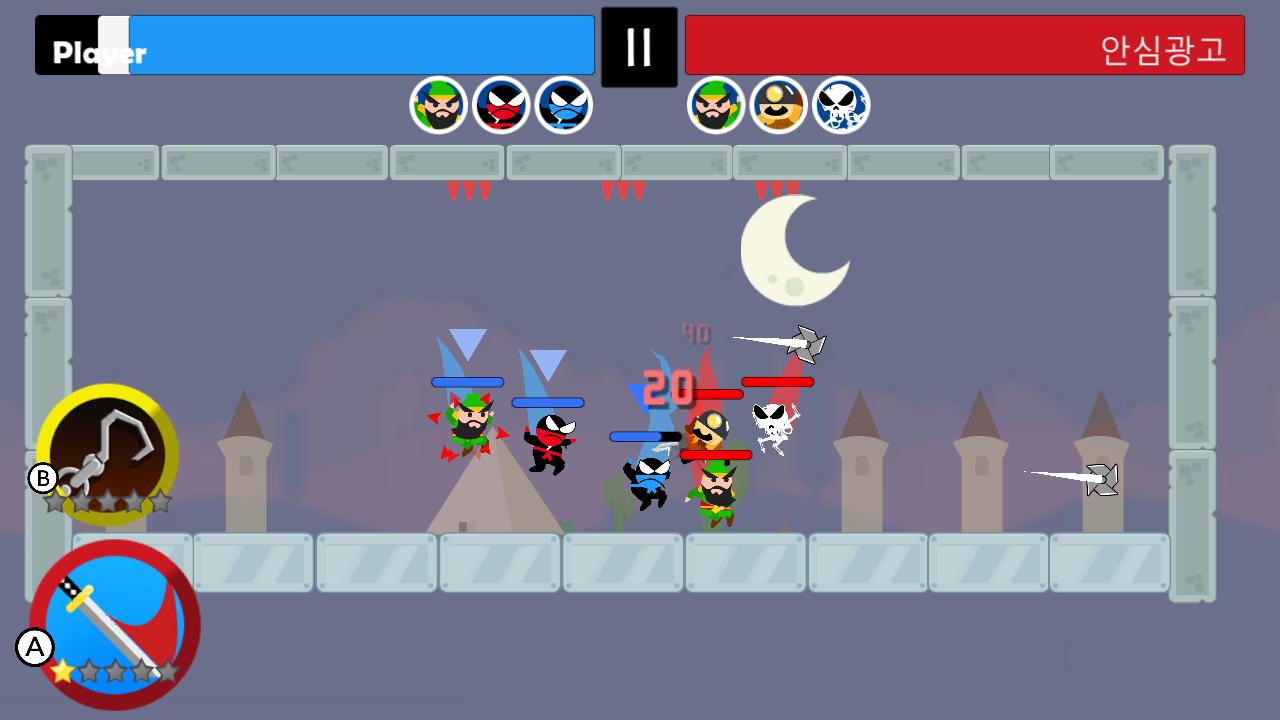Select the red ninja portrait on player team

coord(501,105)
